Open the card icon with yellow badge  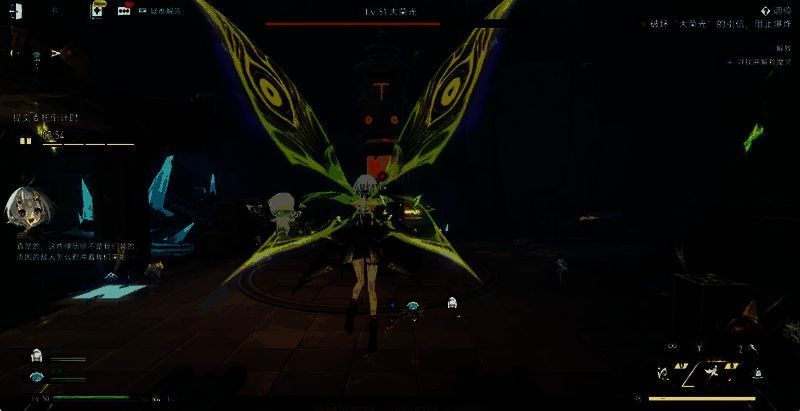coord(97,9)
